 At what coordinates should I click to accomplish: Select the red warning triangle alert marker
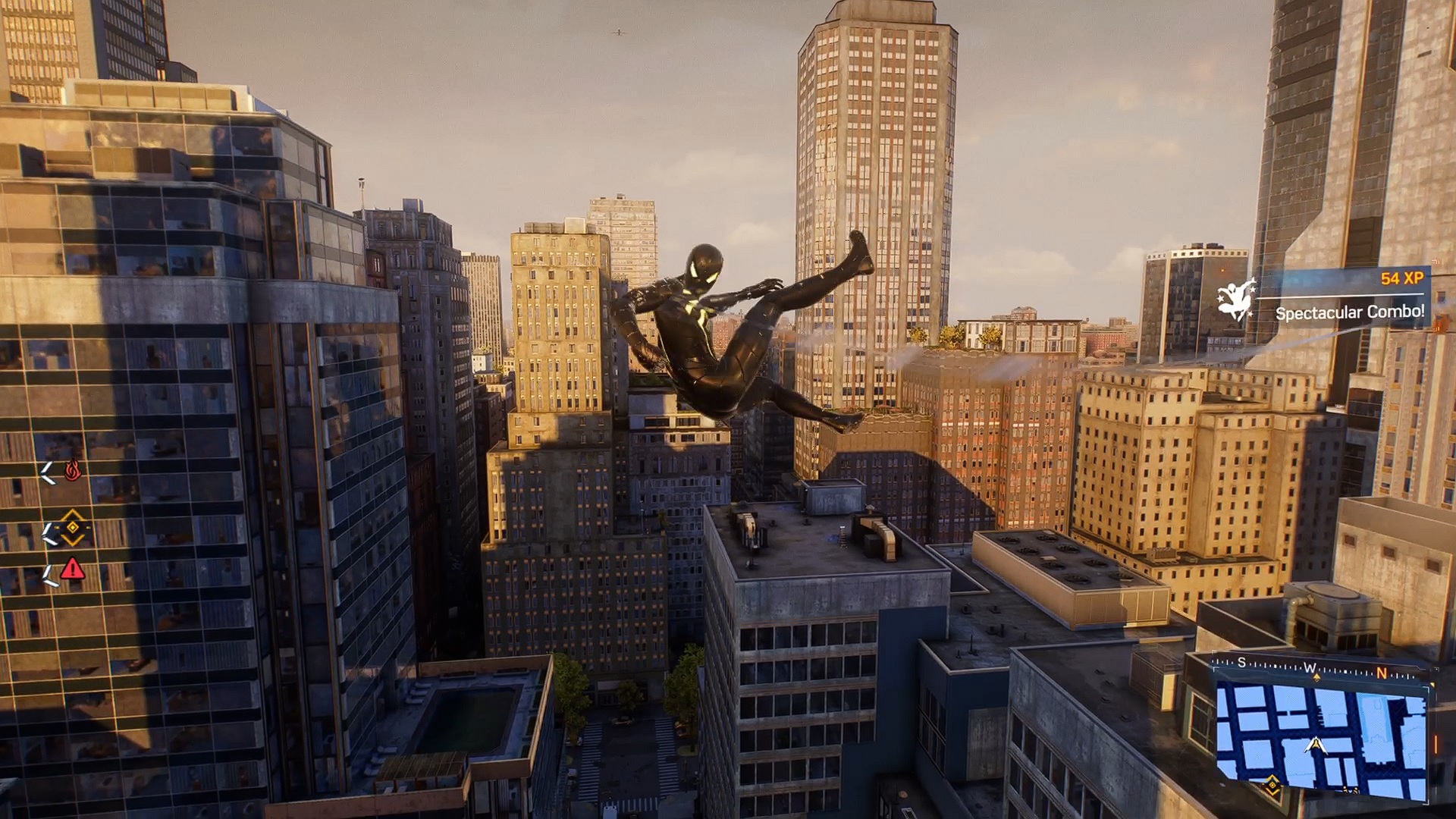(73, 570)
